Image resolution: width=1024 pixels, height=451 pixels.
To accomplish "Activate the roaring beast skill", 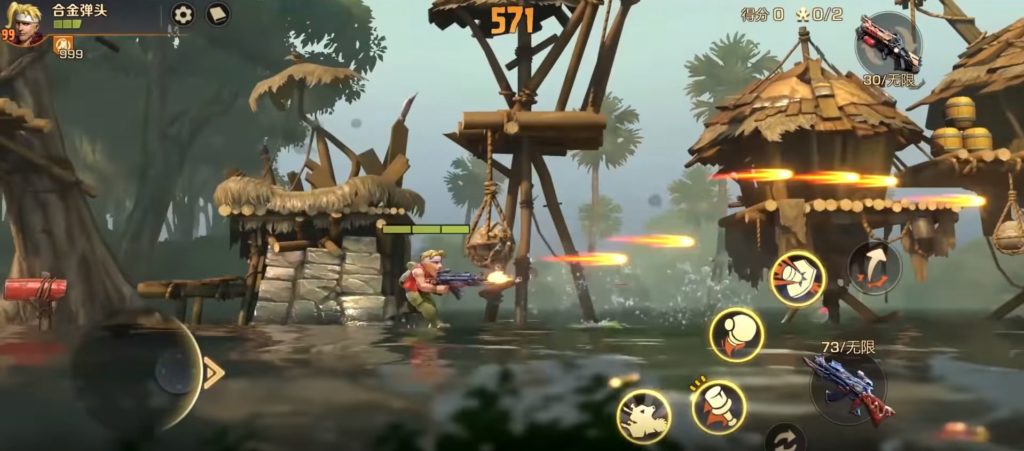I will (x=643, y=416).
